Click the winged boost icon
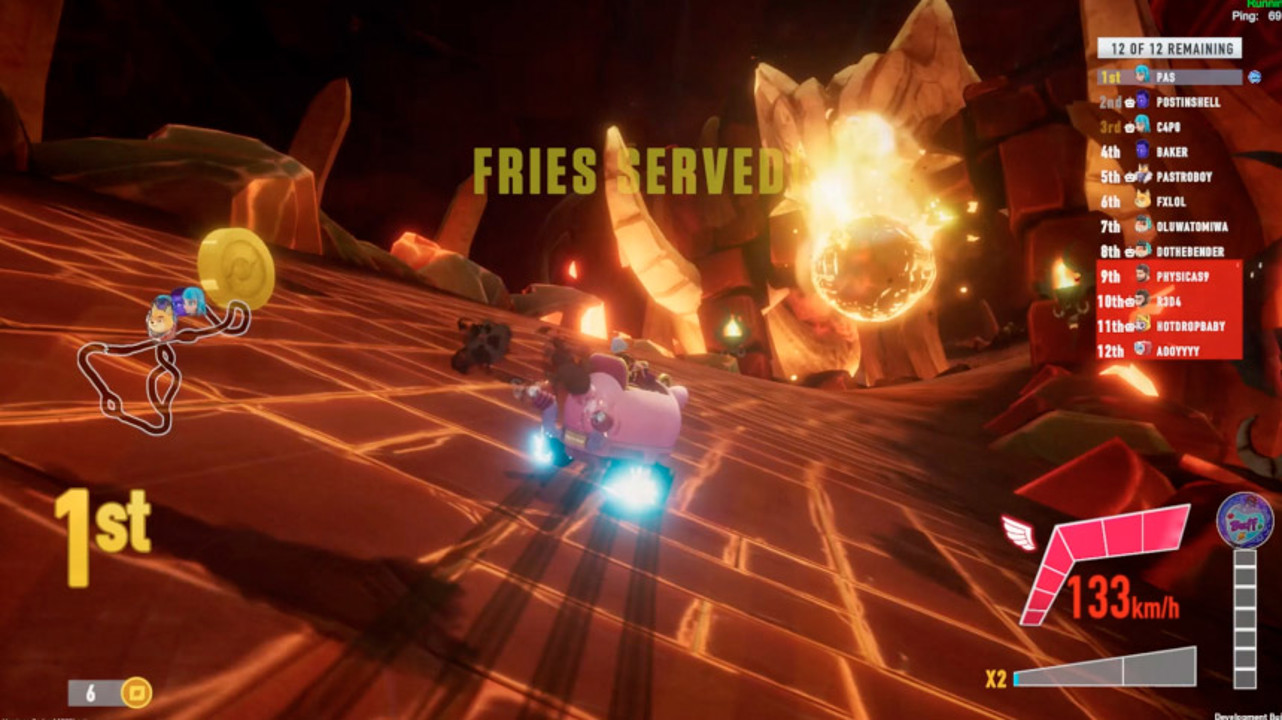 pos(1019,533)
